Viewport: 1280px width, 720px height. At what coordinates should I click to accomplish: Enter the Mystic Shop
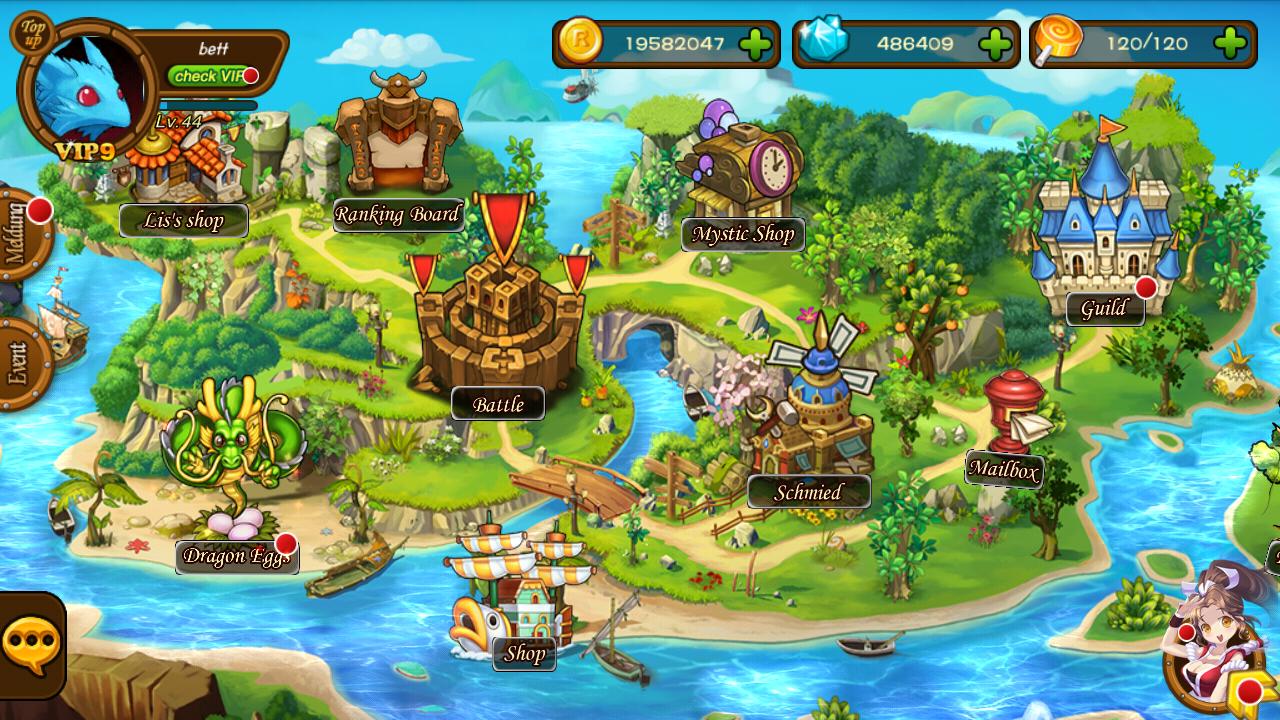743,234
